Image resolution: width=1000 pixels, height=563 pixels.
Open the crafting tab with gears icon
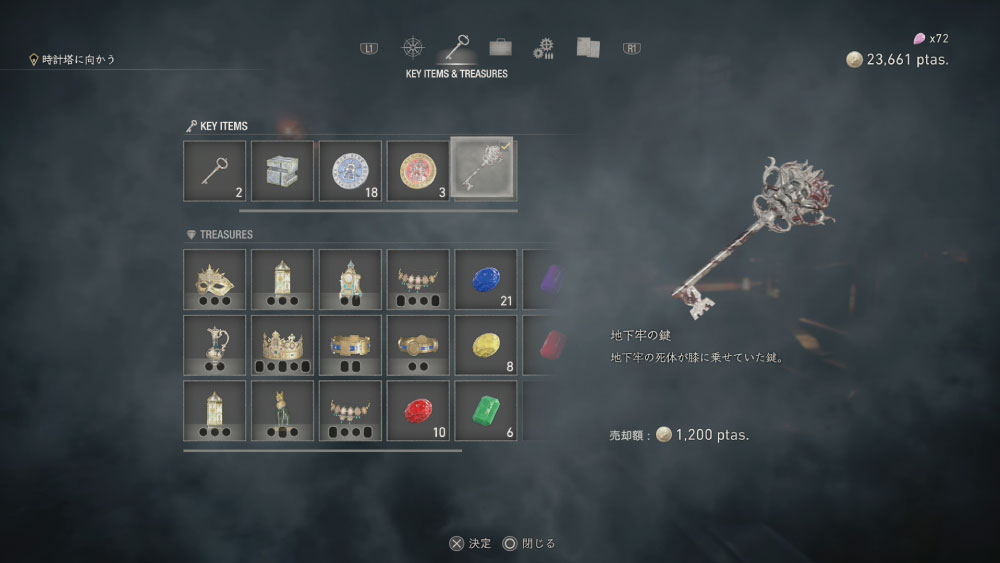(543, 48)
